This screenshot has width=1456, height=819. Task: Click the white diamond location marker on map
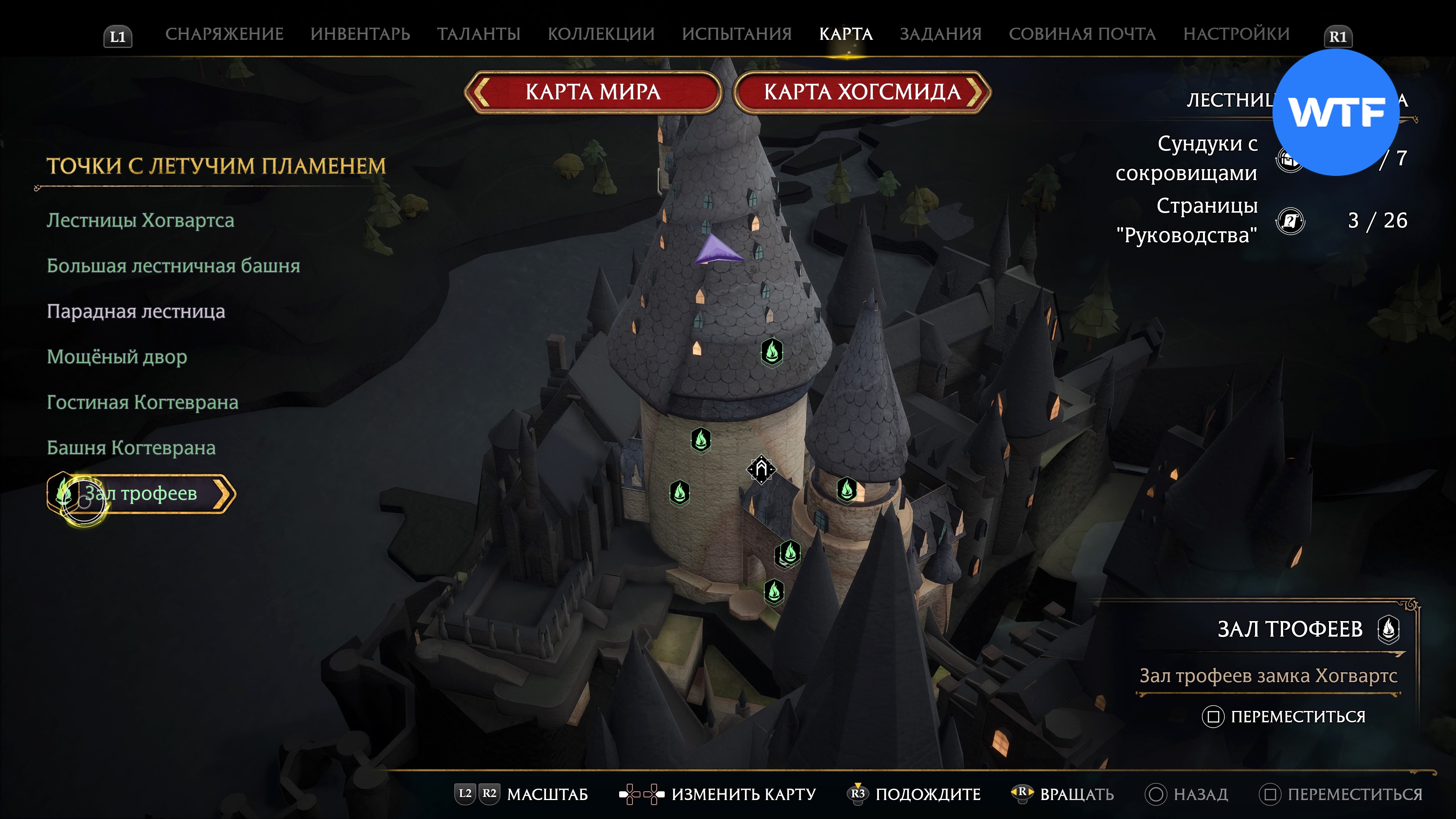point(761,469)
